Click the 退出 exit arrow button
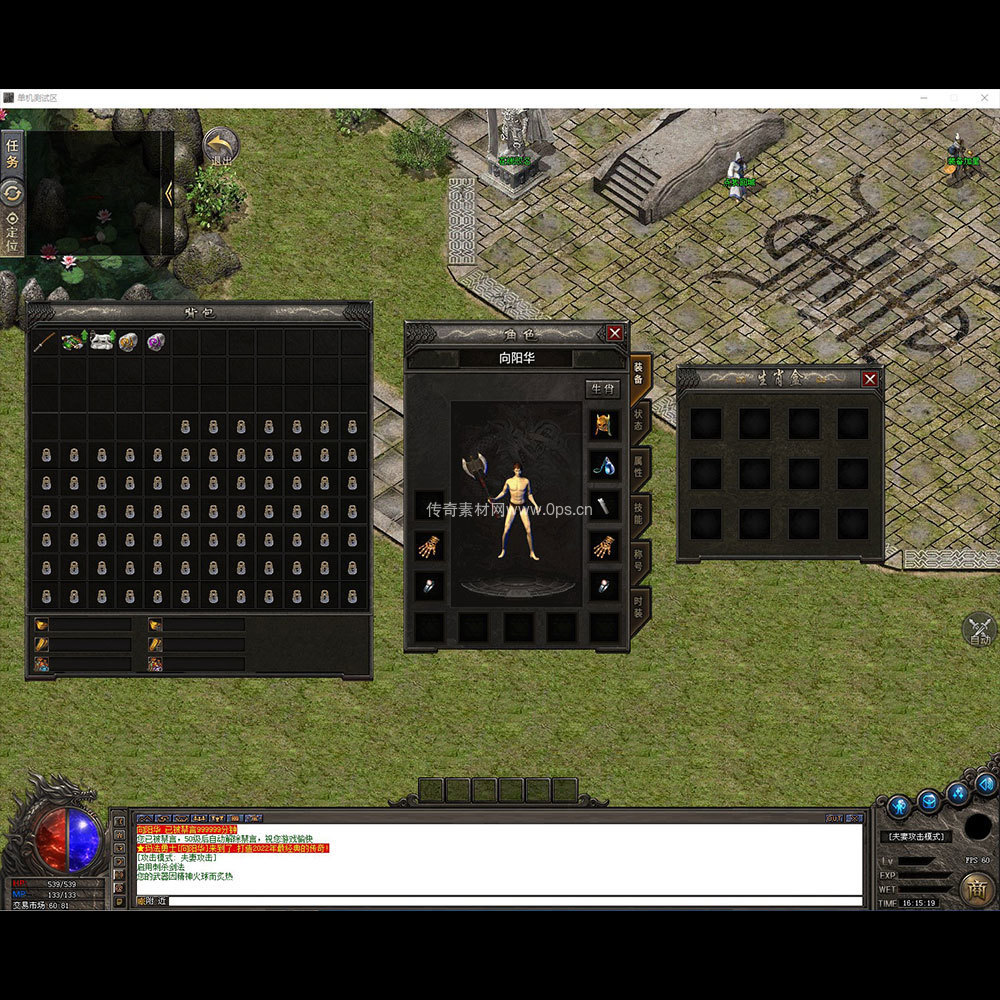The width and height of the screenshot is (1000, 1000). [220, 146]
